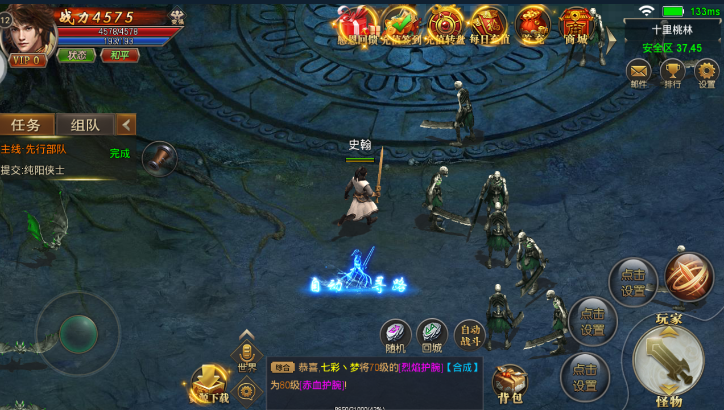Open the 邮件 mail button

(638, 73)
